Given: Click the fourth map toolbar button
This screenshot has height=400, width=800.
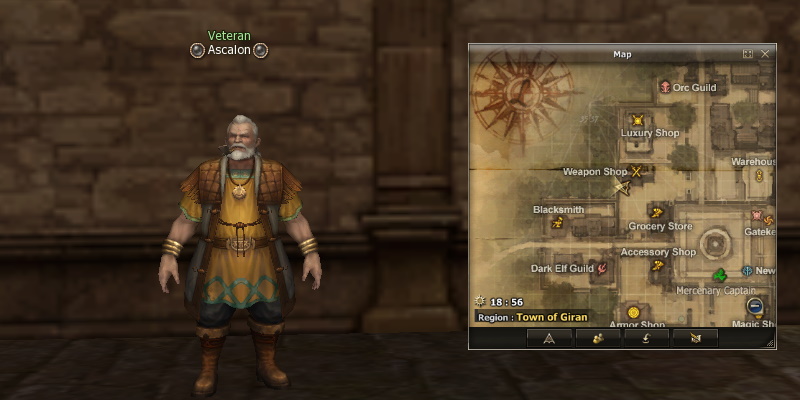Looking at the screenshot, I should [696, 338].
